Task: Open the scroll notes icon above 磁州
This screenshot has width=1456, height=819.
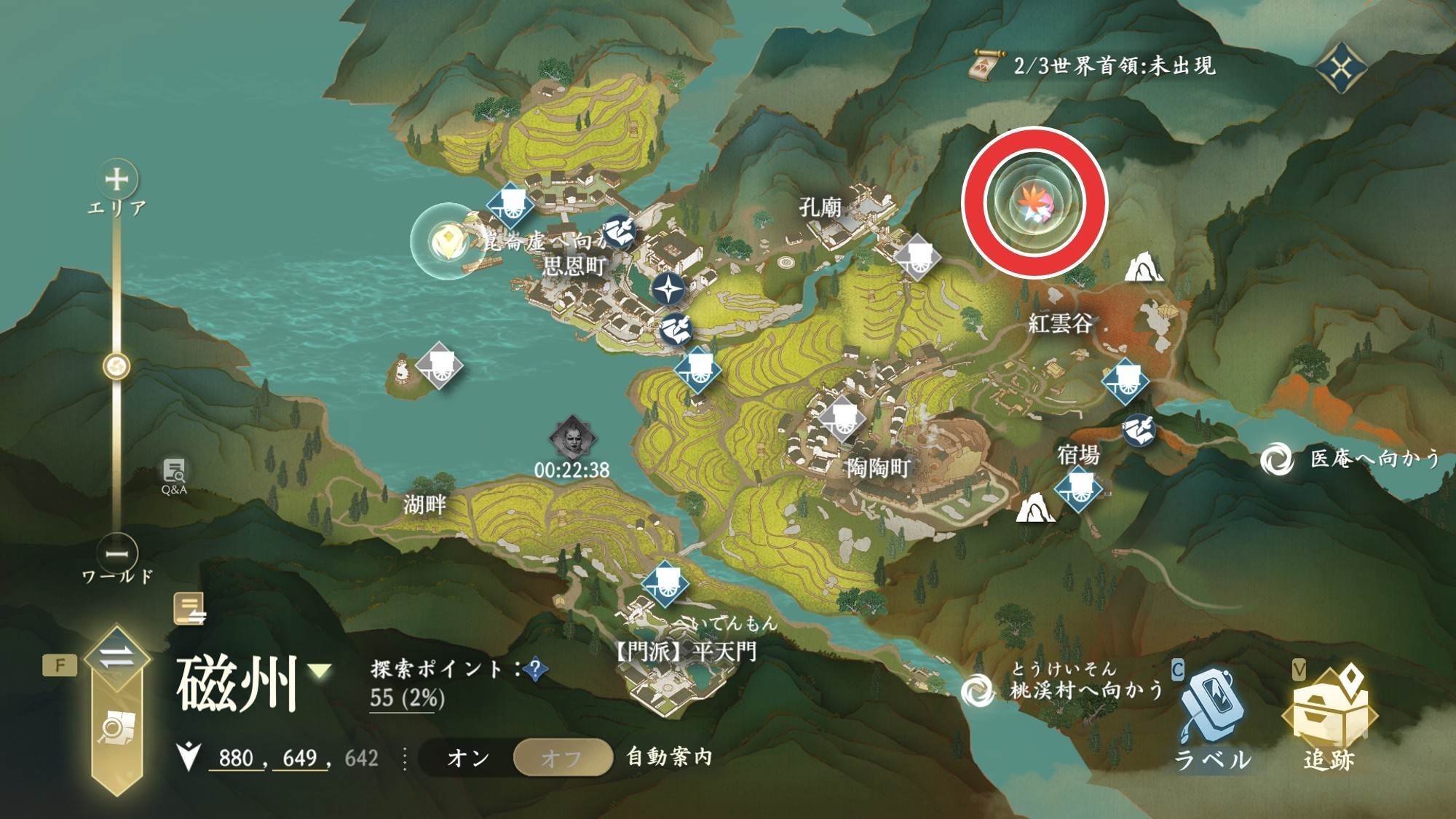Action: [189, 609]
